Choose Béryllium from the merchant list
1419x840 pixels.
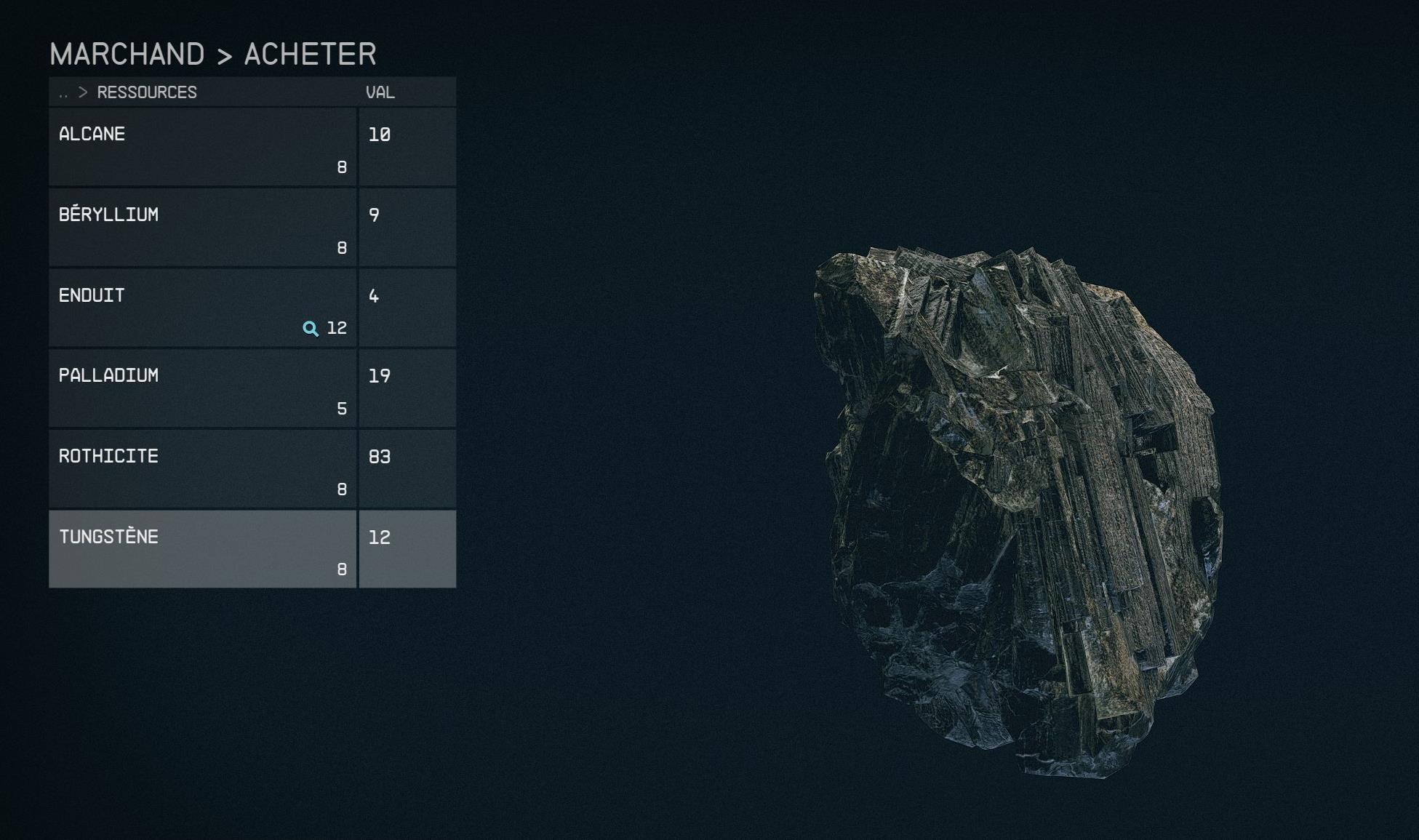(202, 228)
